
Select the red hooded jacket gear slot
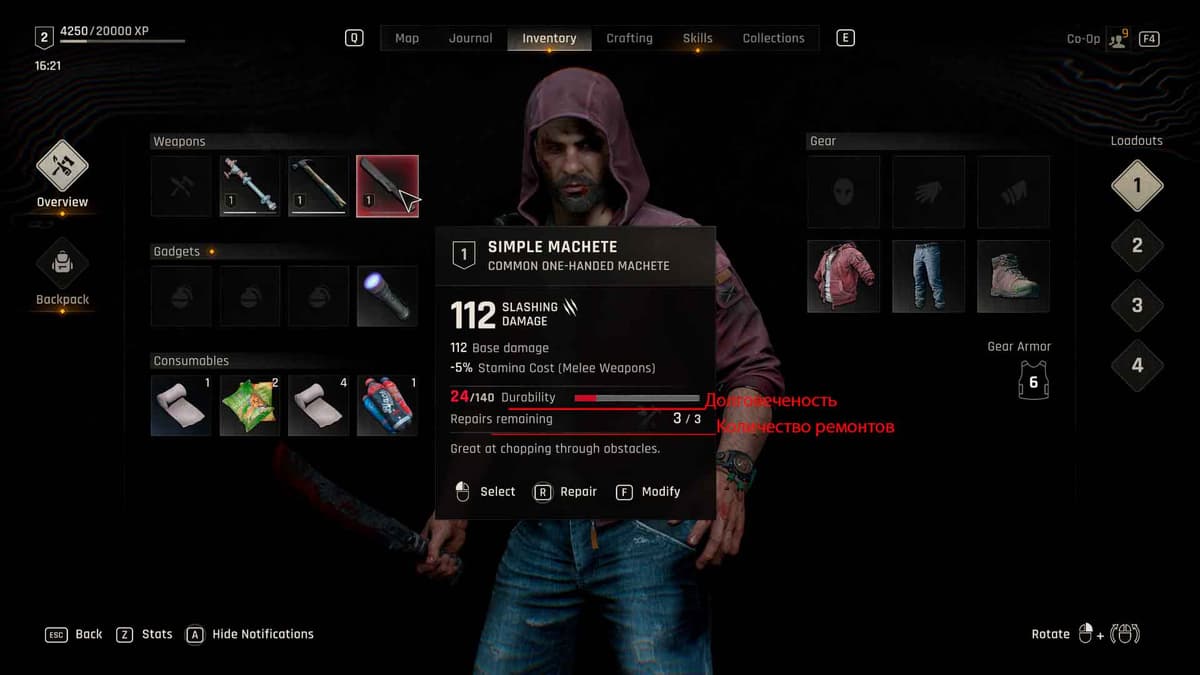point(844,276)
